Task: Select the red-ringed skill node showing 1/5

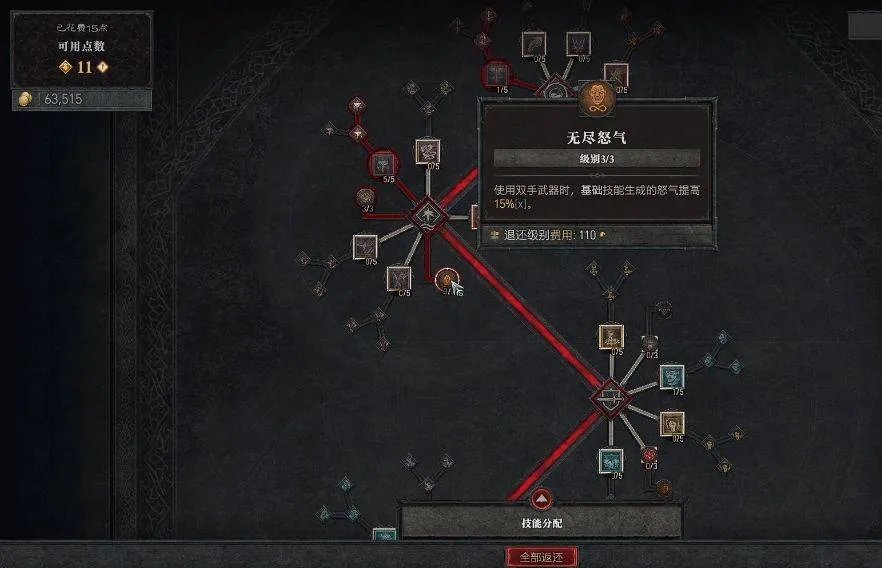Action: [x=496, y=74]
